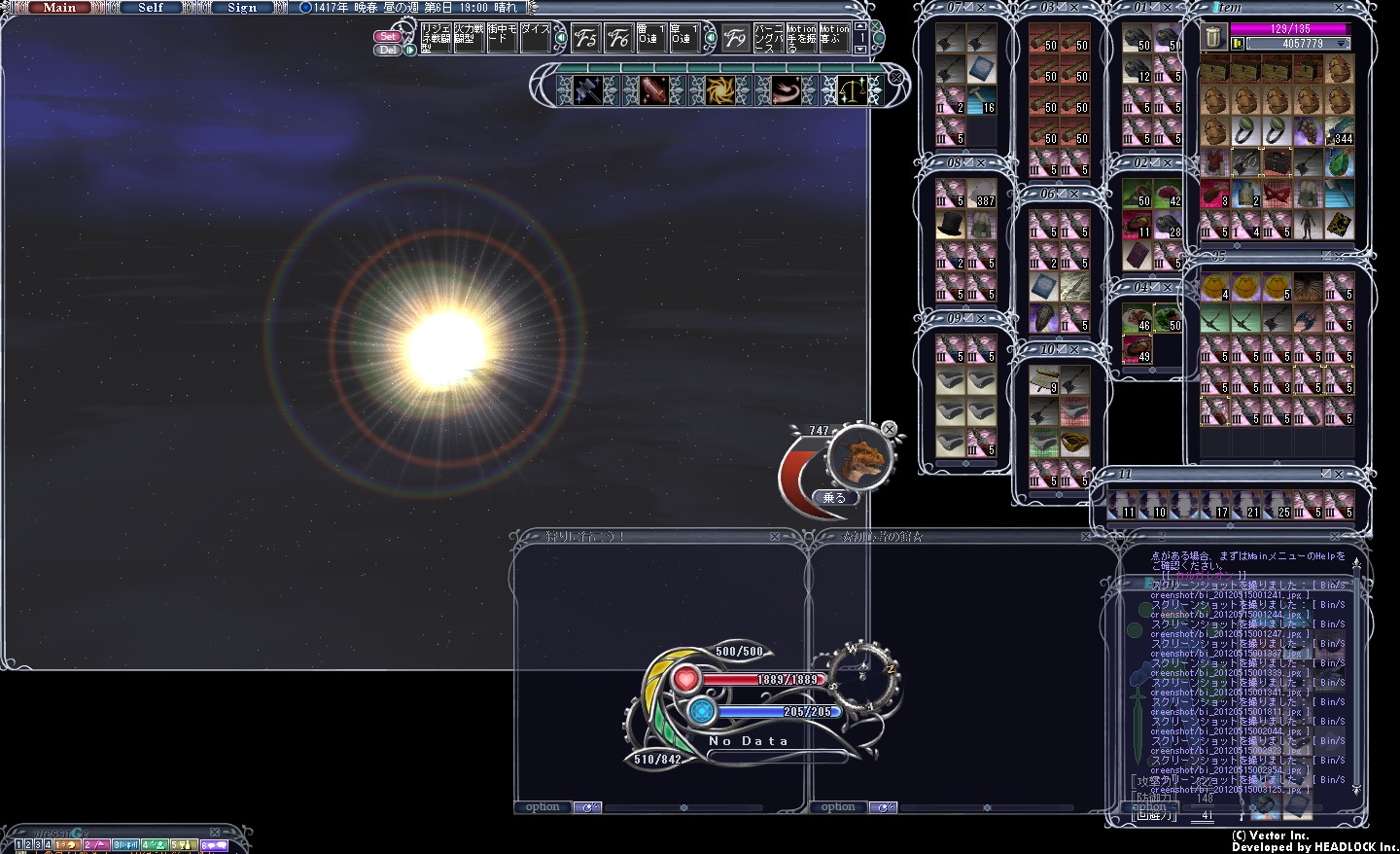Viewport: 1400px width, 854px height.
Task: Click the Del macro button
Action: (x=388, y=50)
